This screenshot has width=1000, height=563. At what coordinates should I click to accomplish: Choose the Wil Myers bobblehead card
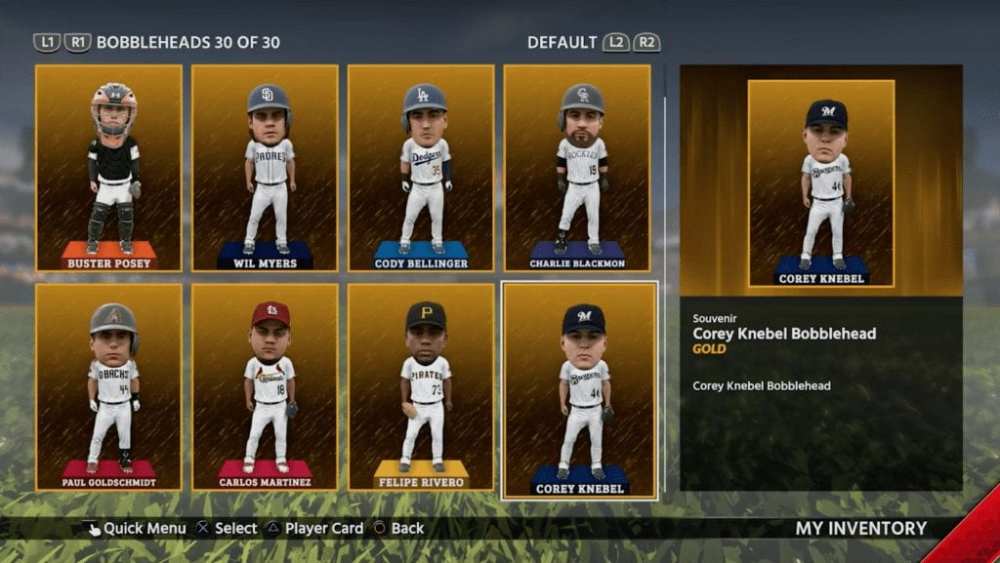265,168
